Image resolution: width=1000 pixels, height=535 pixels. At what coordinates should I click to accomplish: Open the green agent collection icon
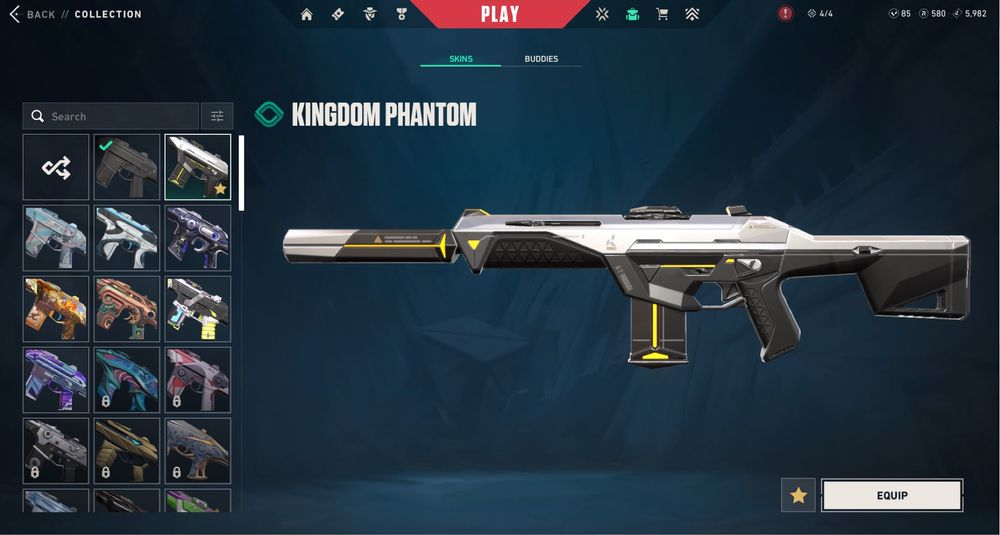[632, 14]
